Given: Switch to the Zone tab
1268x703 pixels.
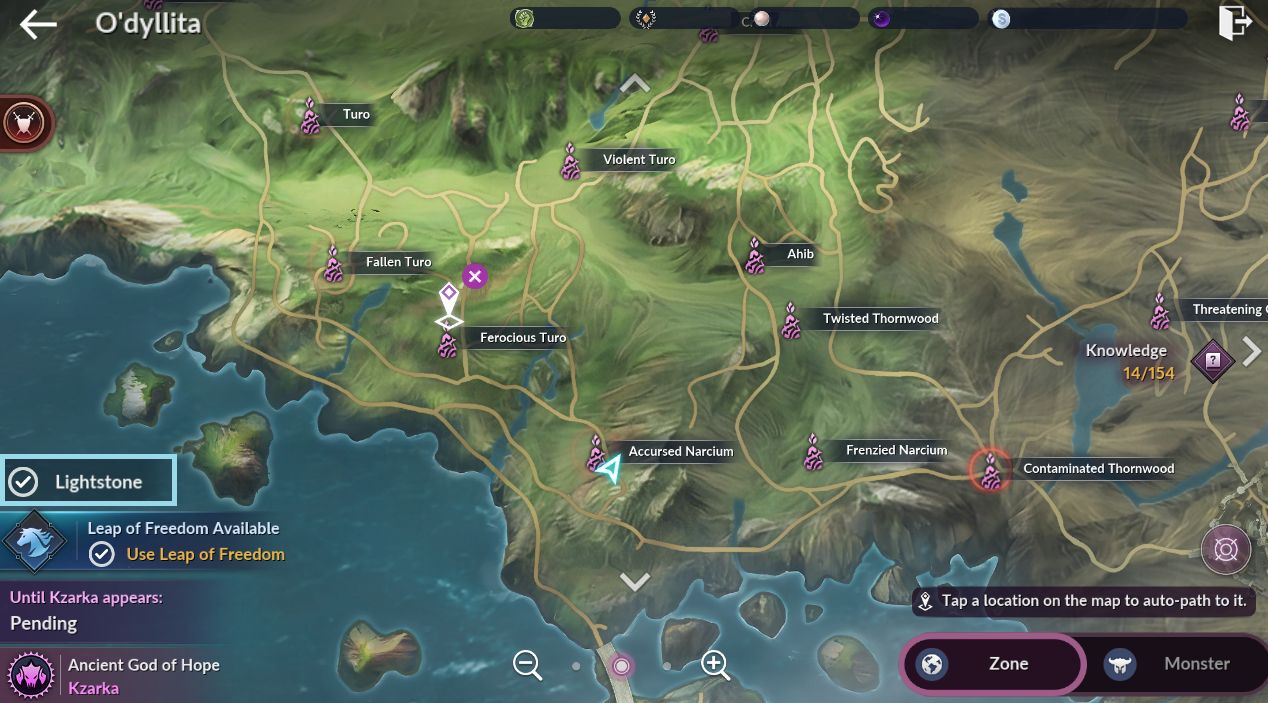Looking at the screenshot, I should coord(992,663).
